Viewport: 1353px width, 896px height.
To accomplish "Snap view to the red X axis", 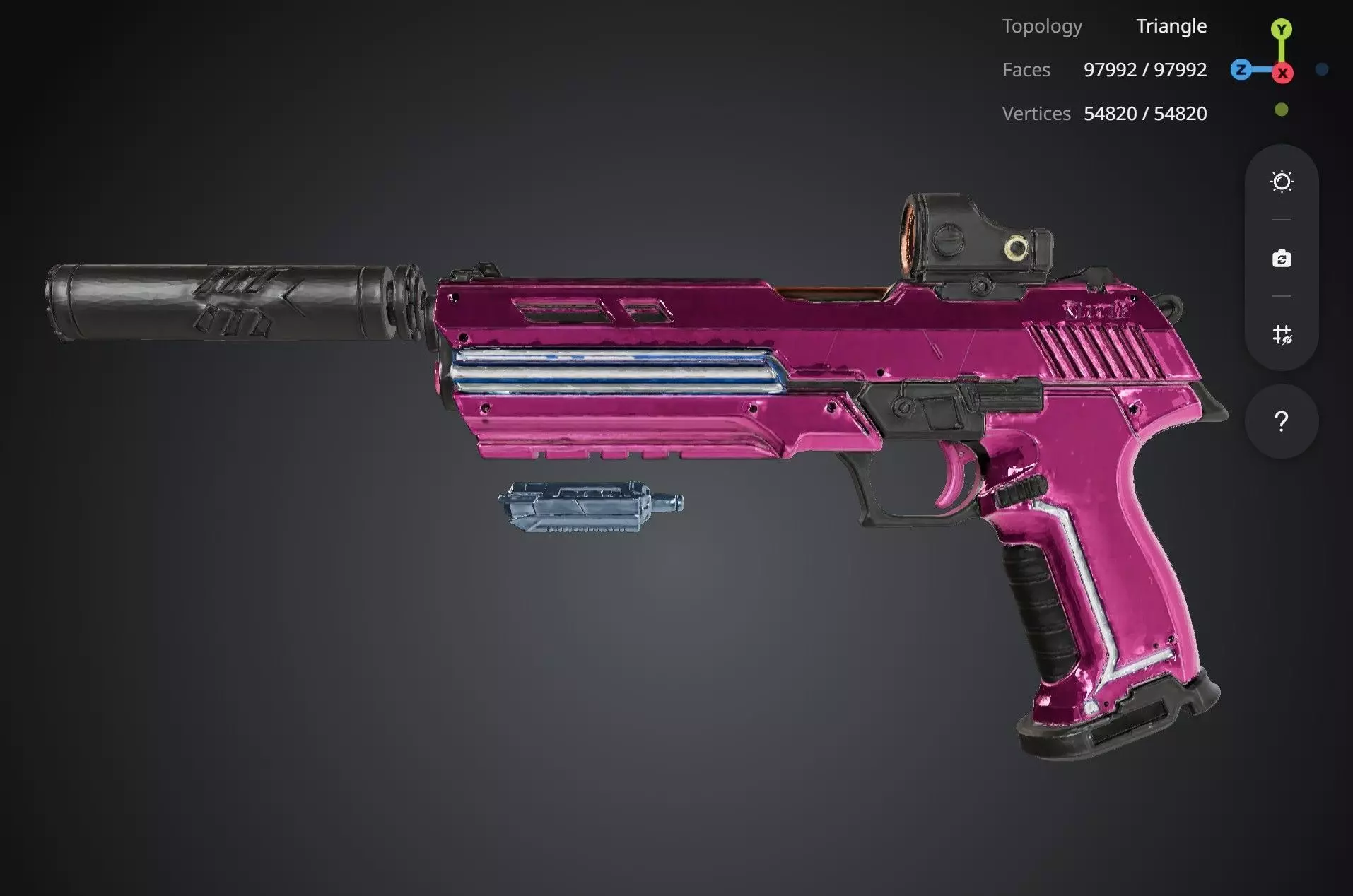I will [1282, 73].
